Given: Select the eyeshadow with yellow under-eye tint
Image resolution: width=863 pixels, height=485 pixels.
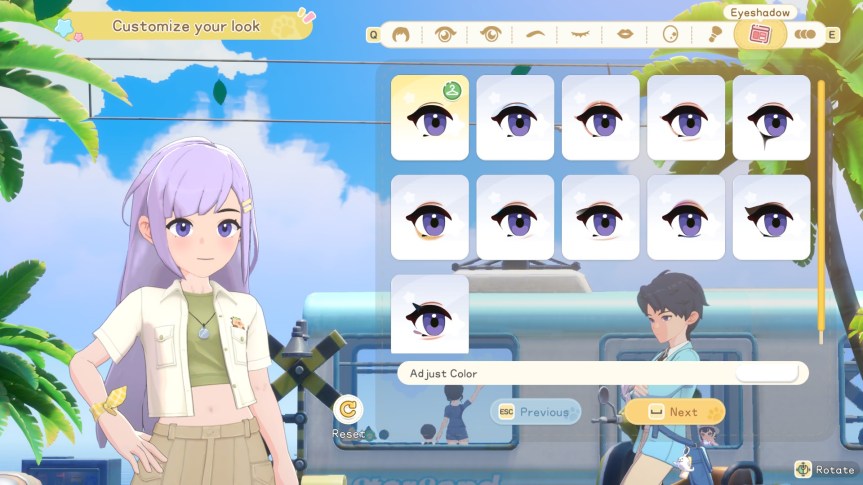Looking at the screenshot, I should coord(429,217).
